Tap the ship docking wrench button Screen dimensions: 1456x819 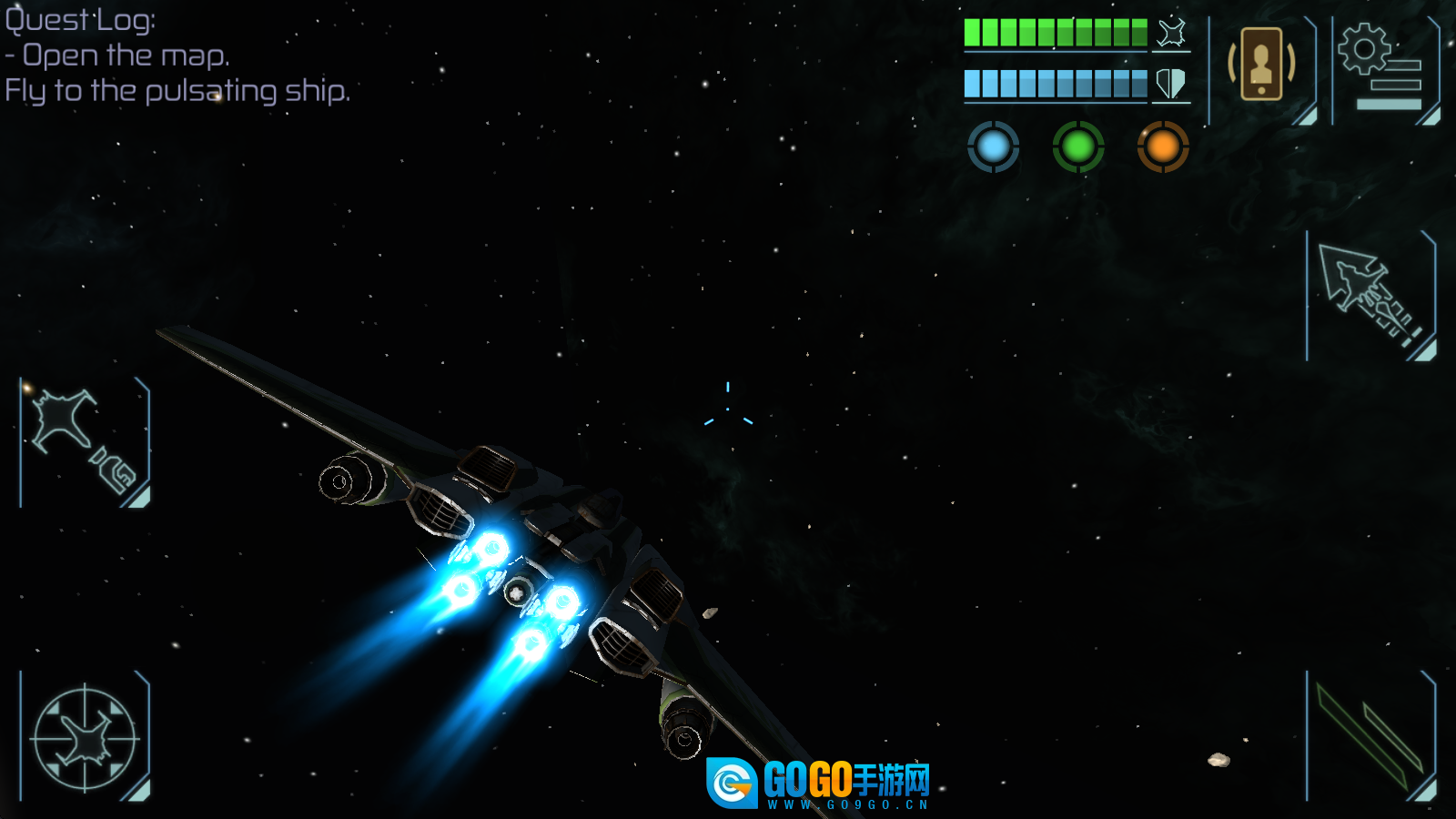click(85, 441)
